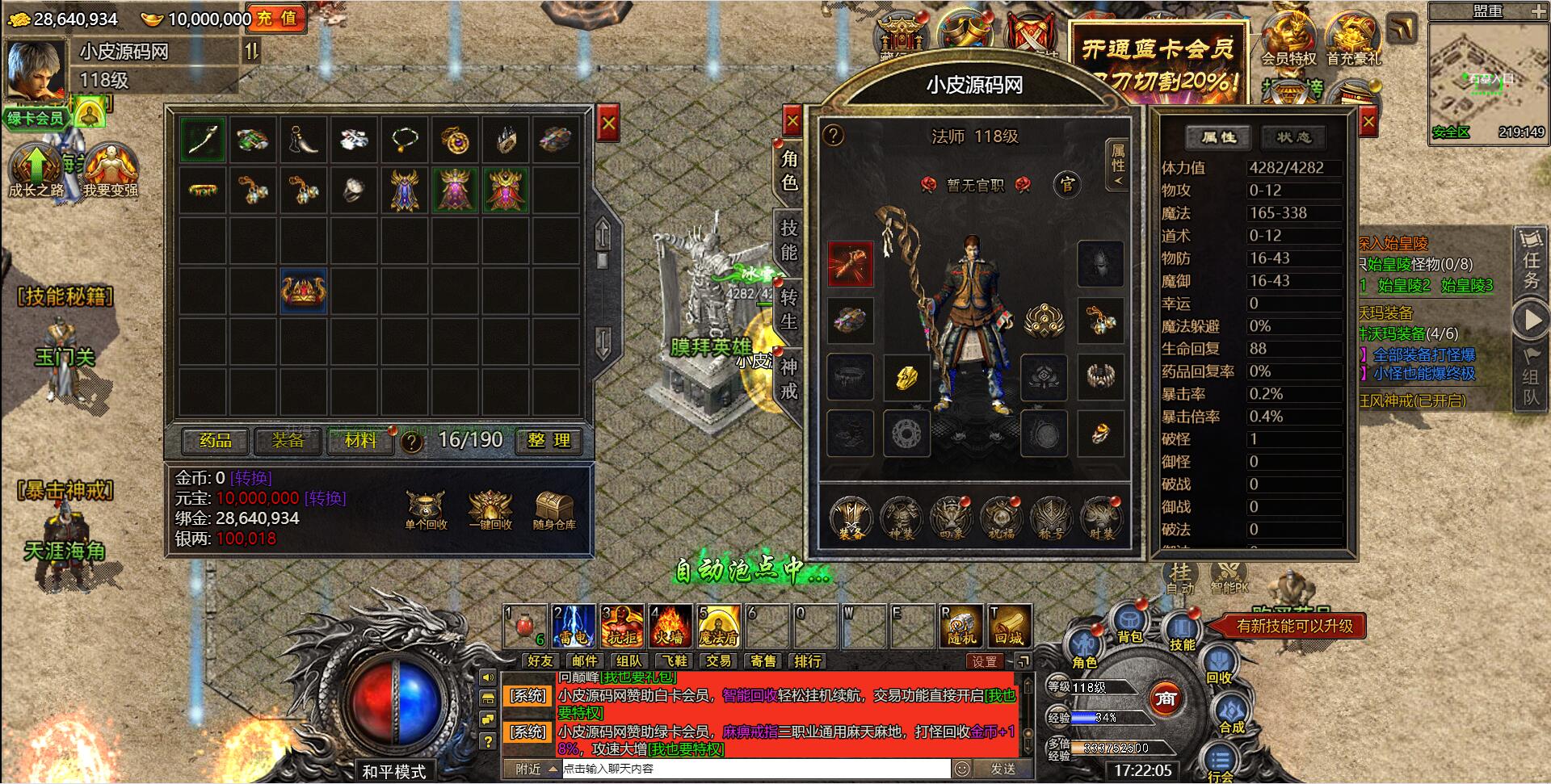Open the 随身仓库 portable warehouse

pos(554,511)
